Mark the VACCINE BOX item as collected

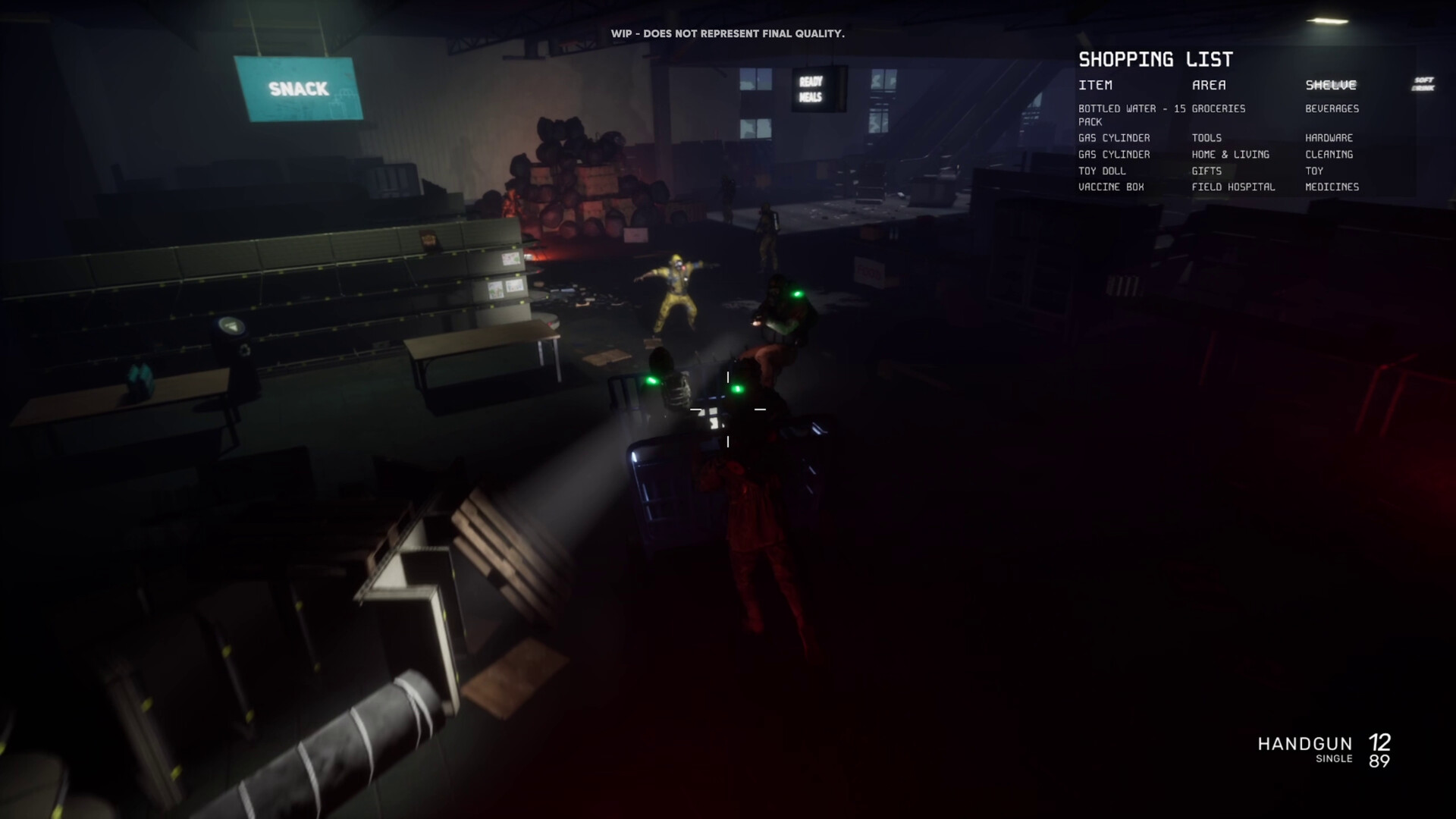point(1111,187)
